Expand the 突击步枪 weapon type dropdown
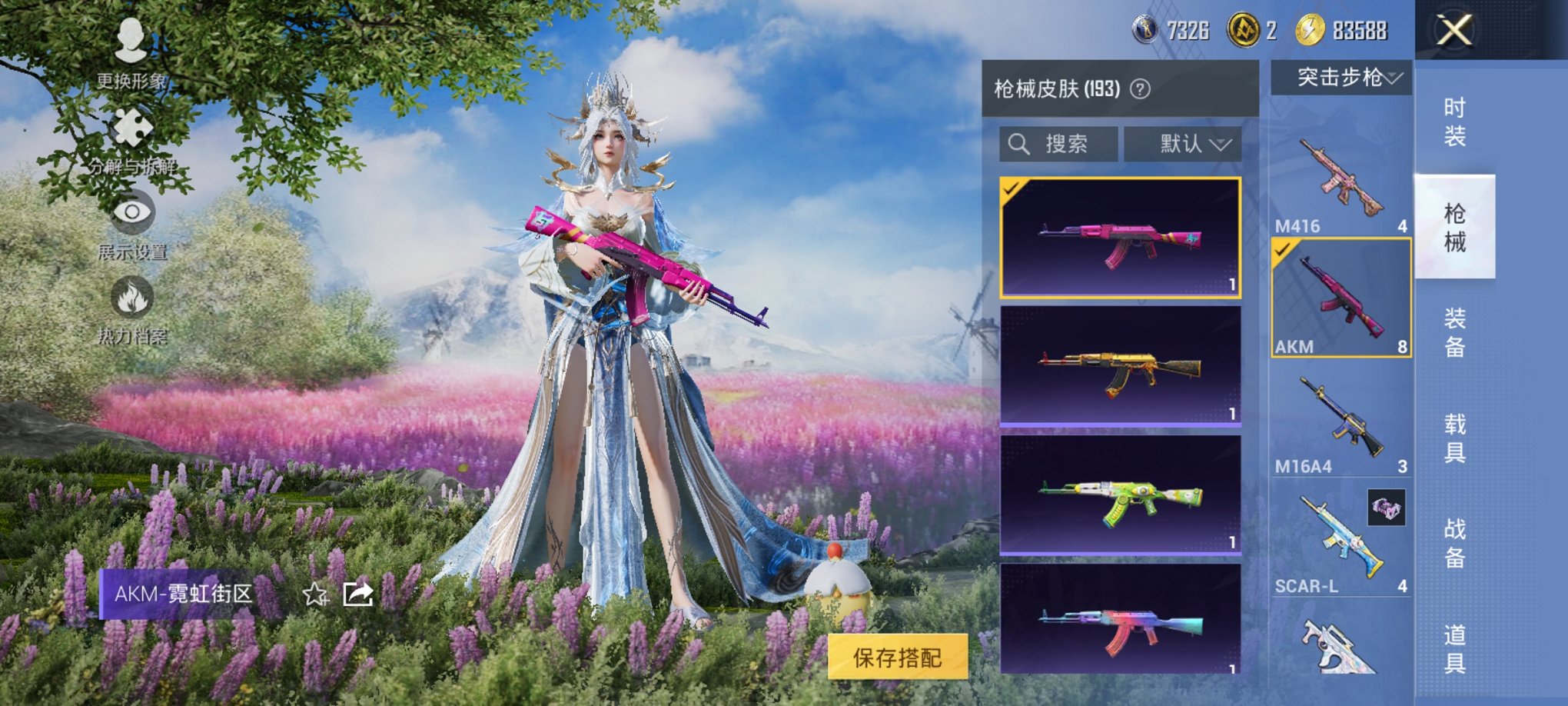1568x706 pixels. coord(1341,77)
